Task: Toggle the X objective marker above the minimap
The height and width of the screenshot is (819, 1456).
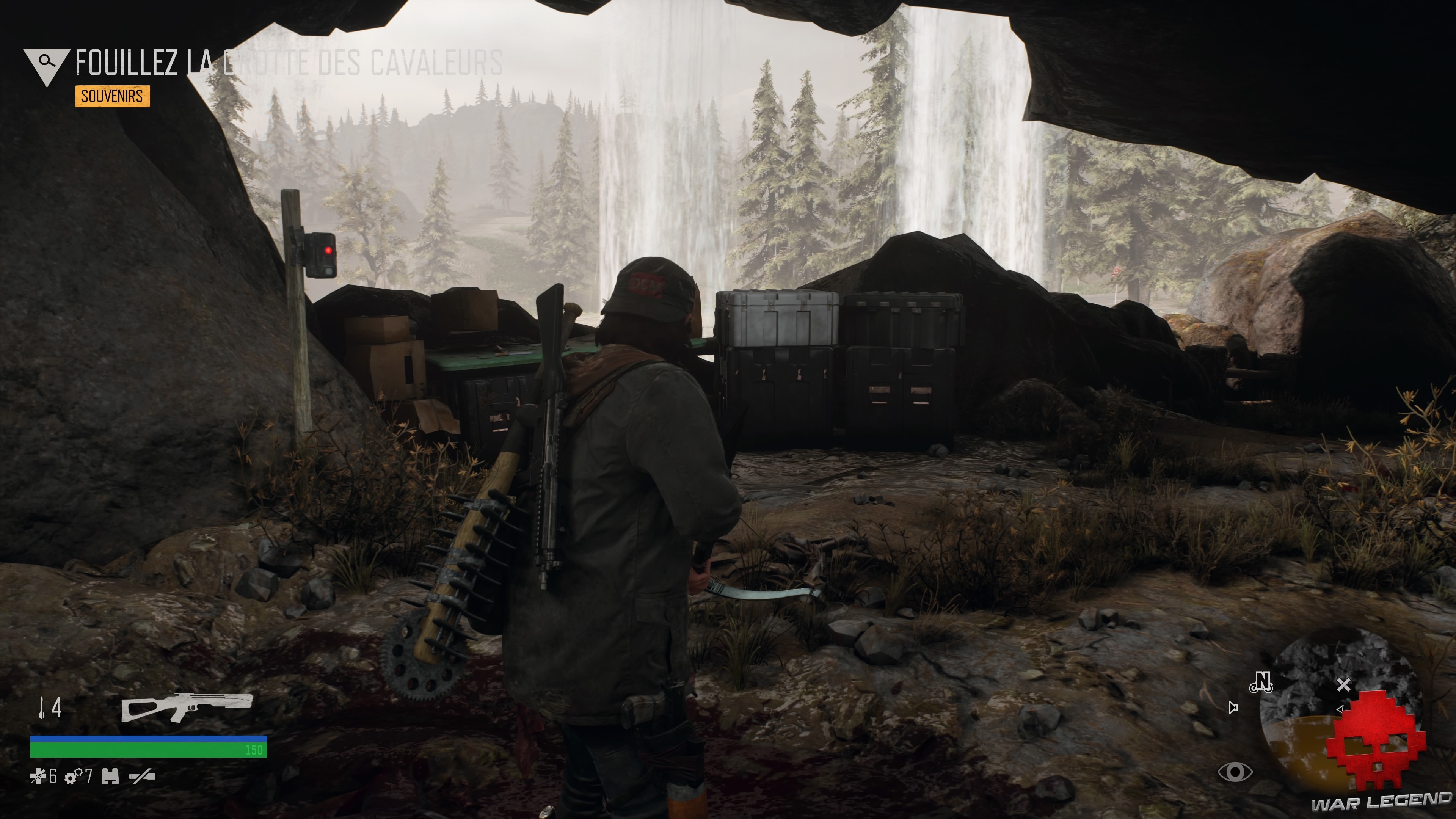Action: [x=1344, y=684]
